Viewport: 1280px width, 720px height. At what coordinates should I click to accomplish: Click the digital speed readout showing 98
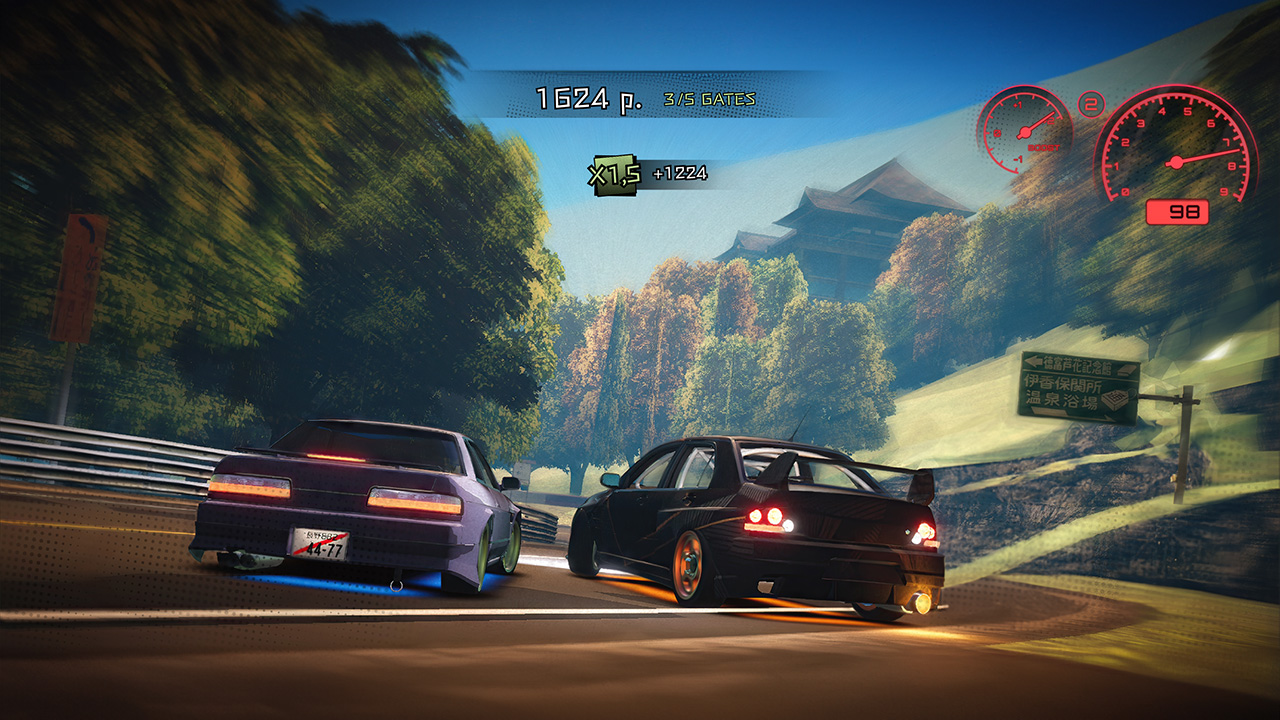point(1177,213)
